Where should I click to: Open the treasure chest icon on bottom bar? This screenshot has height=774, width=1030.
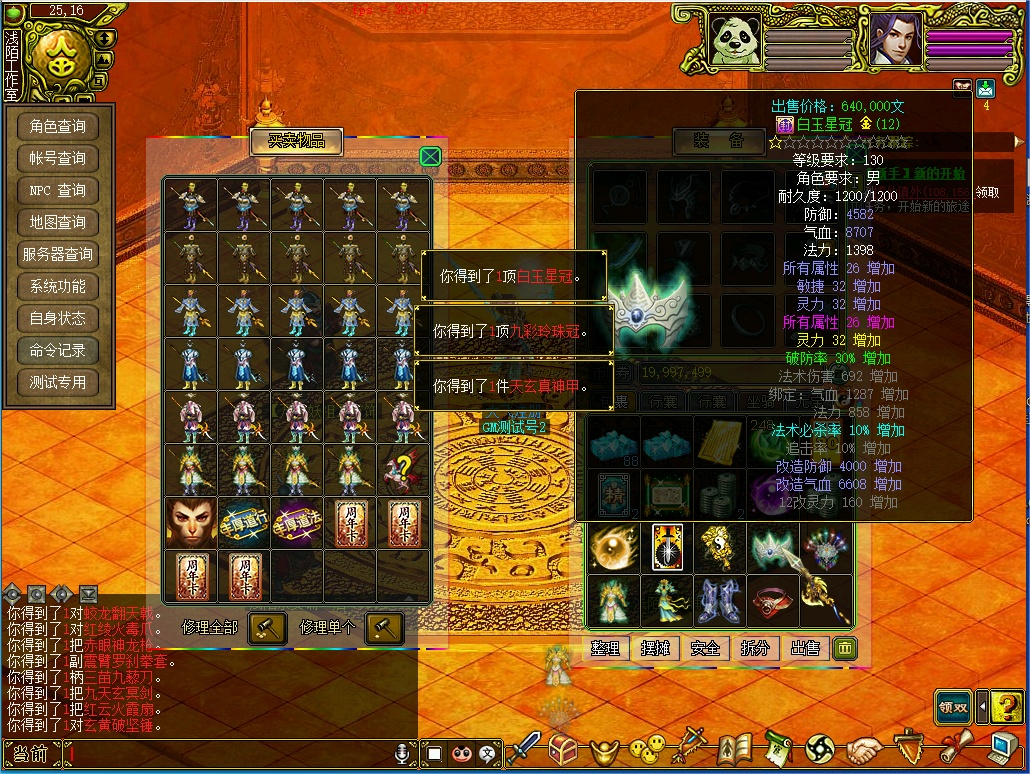[563, 749]
